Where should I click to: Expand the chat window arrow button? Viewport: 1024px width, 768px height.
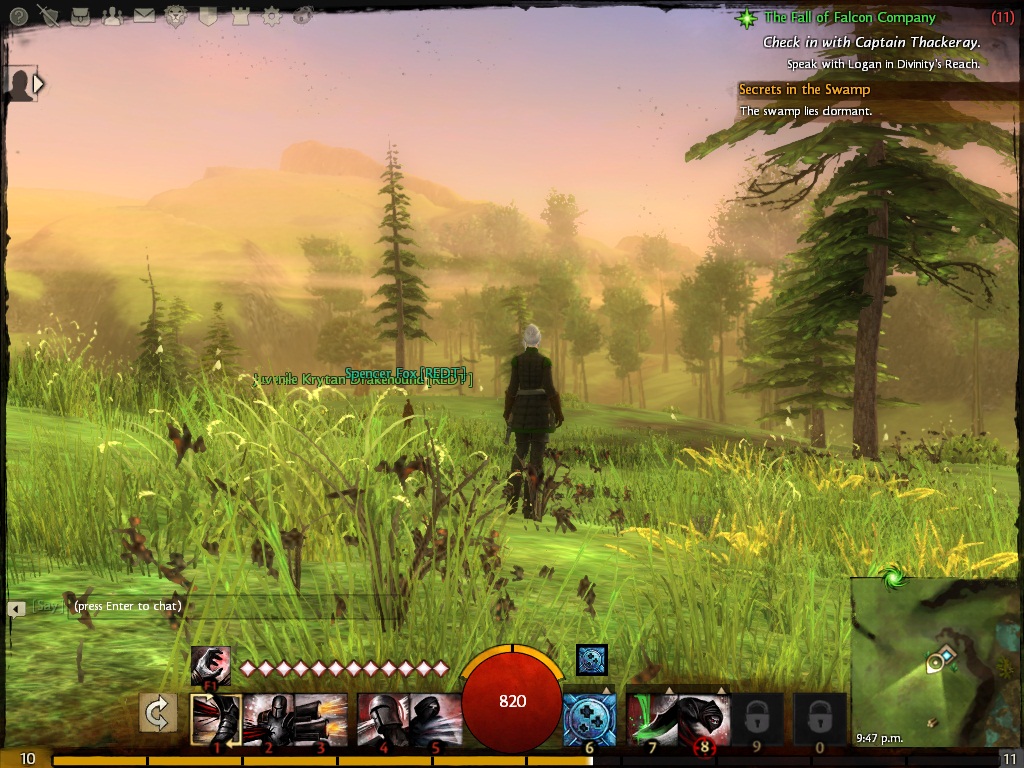click(x=16, y=607)
